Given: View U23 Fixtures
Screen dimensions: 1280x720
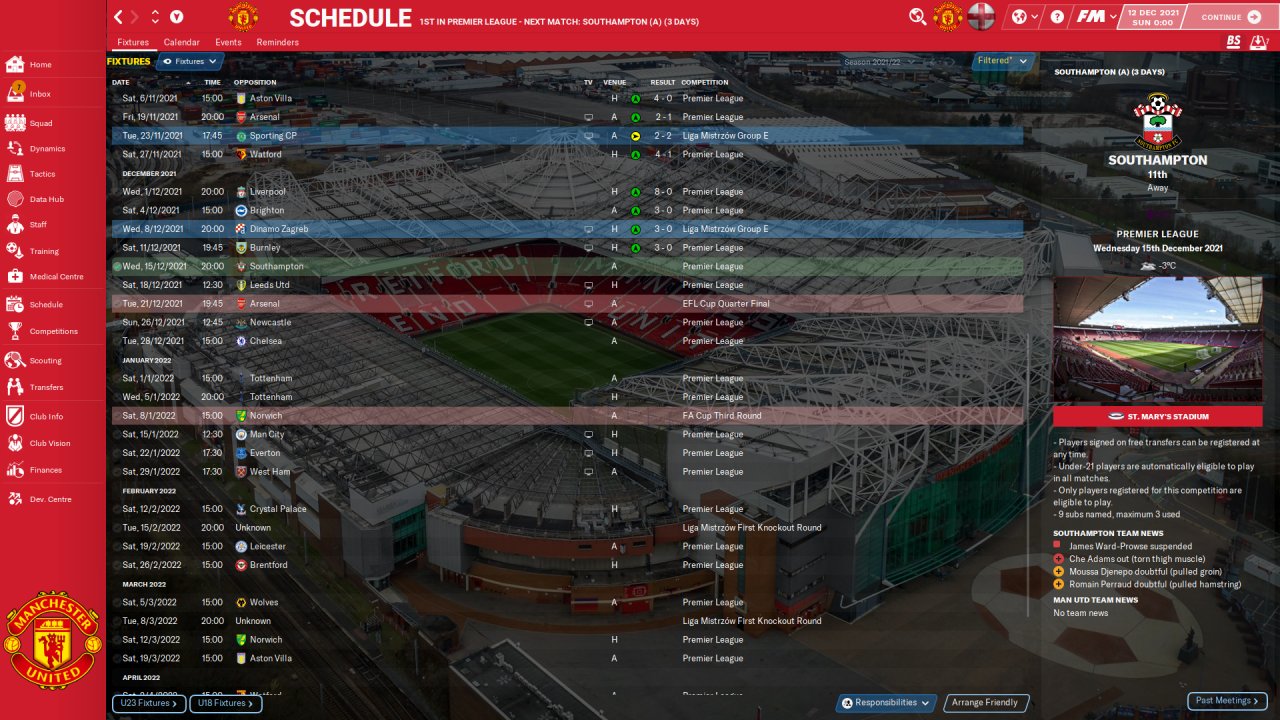Looking at the screenshot, I should pos(149,703).
